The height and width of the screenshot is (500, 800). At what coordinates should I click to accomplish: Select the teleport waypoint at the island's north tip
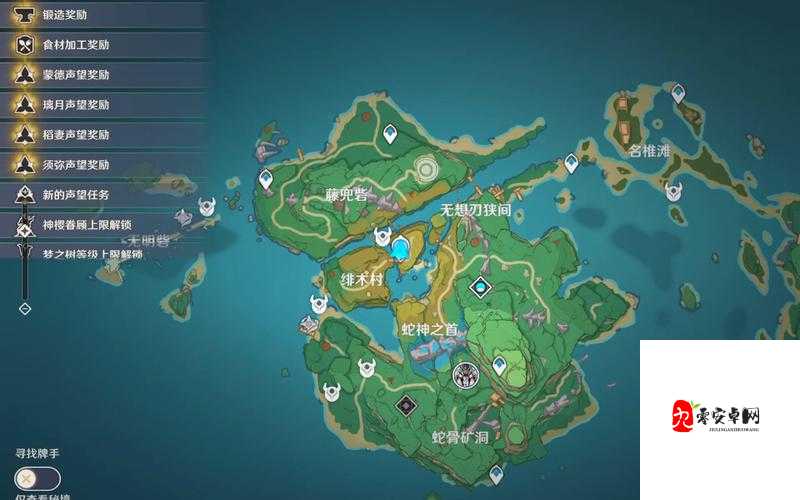[x=389, y=132]
